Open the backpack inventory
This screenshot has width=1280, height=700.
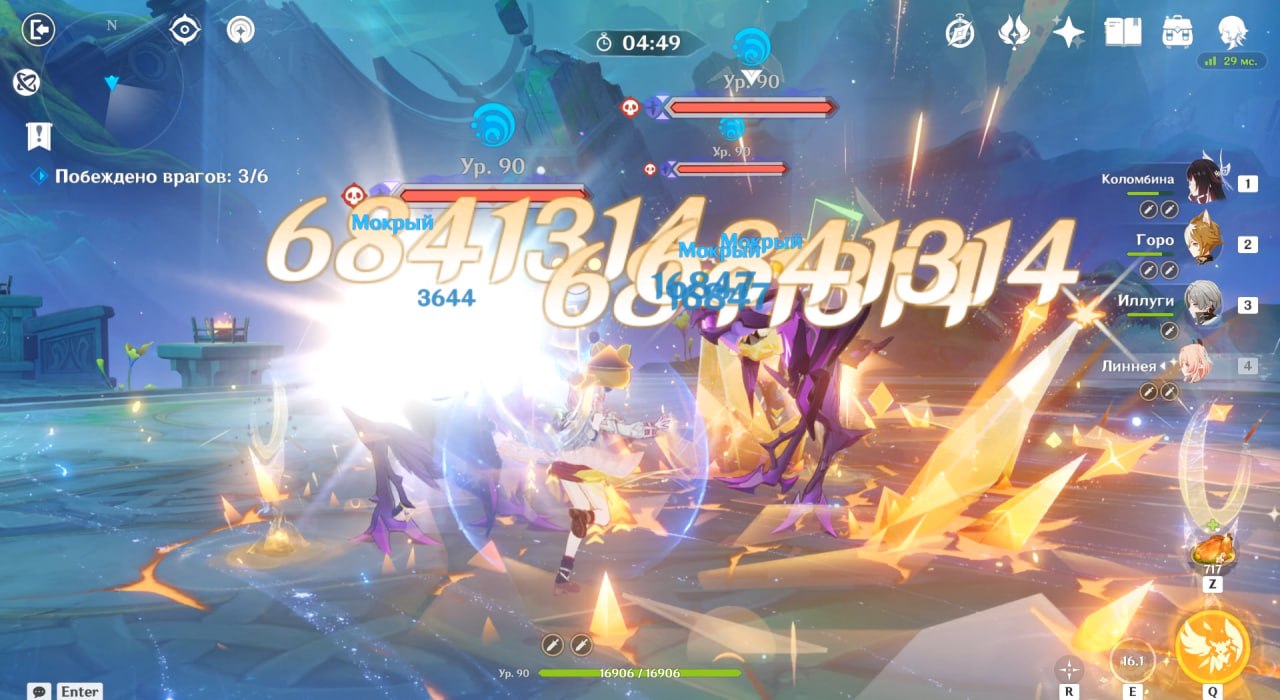tap(1177, 33)
